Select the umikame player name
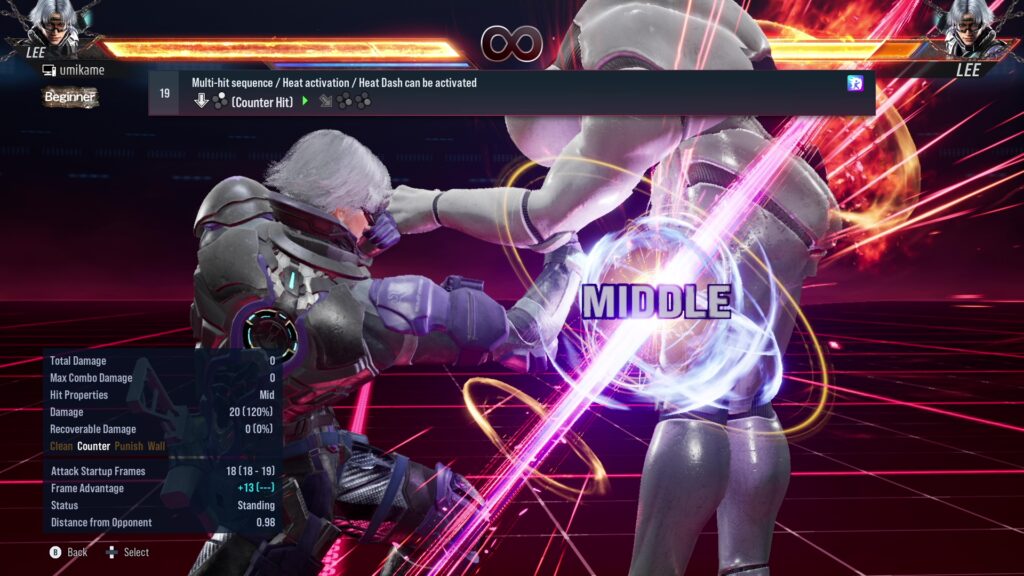1024x576 pixels. click(80, 70)
